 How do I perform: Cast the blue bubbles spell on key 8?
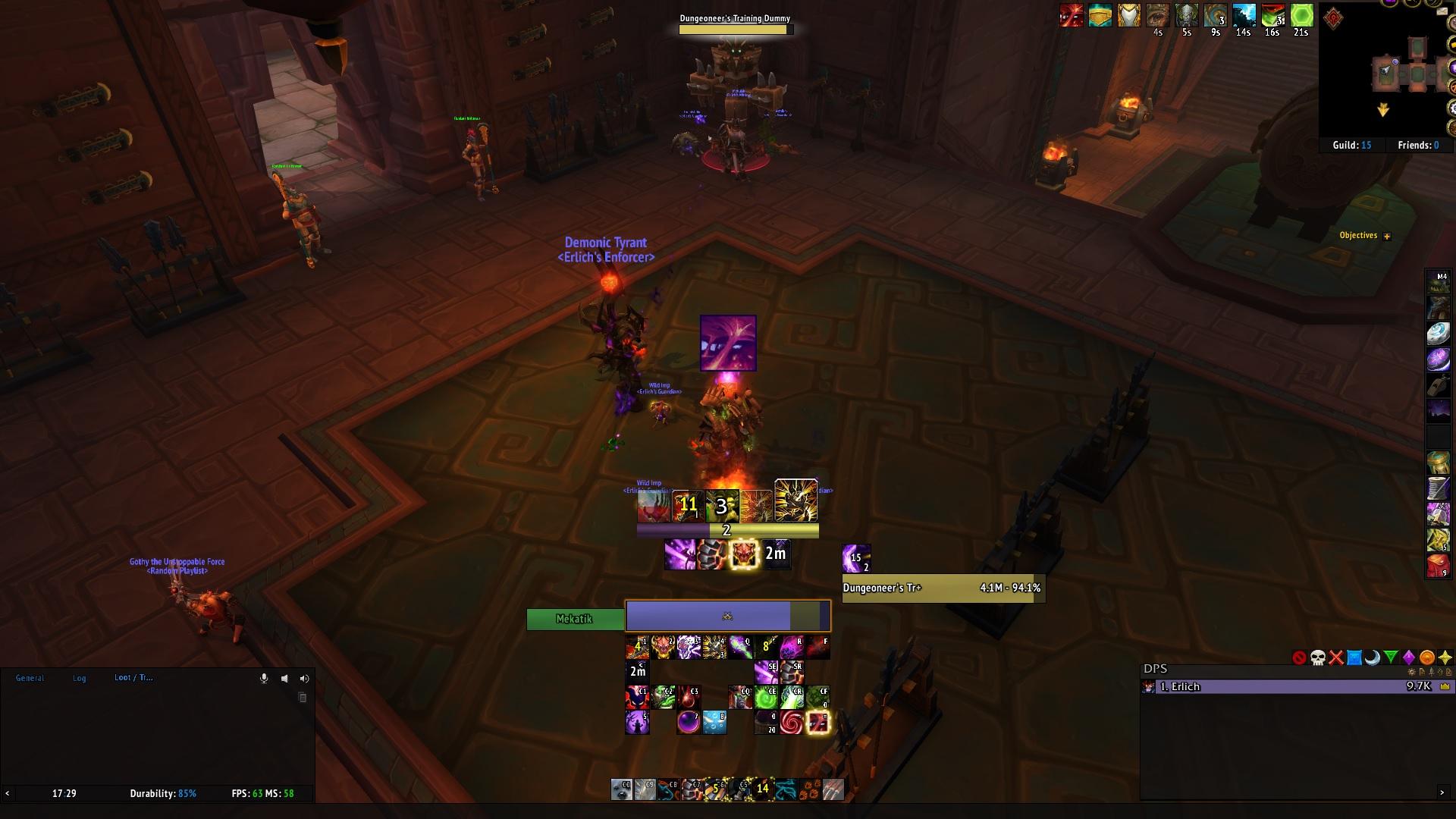pos(714,722)
